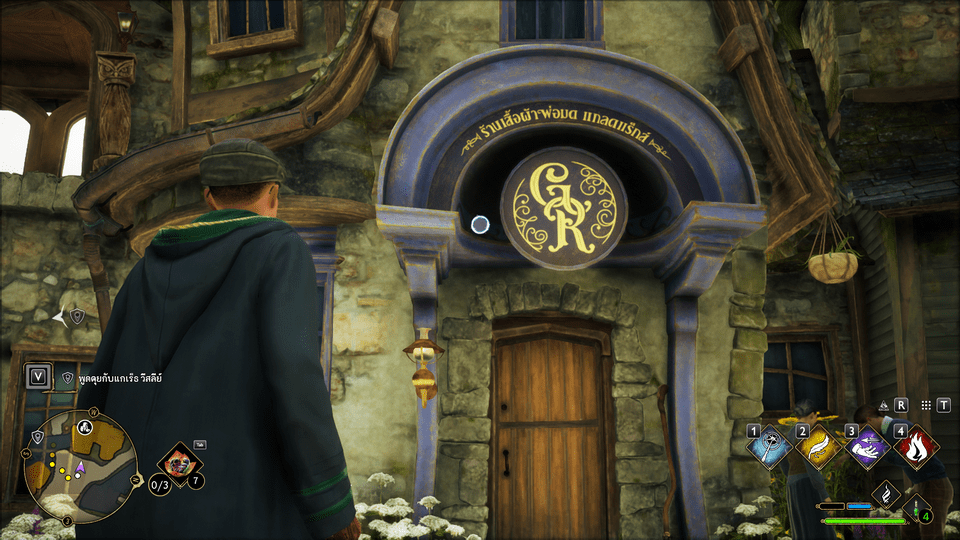
Task: Use the purple hand Accio spell
Action: (x=864, y=447)
